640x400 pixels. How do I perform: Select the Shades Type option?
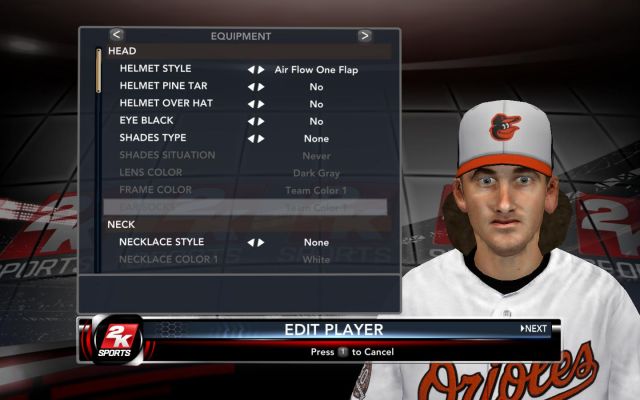(x=152, y=138)
